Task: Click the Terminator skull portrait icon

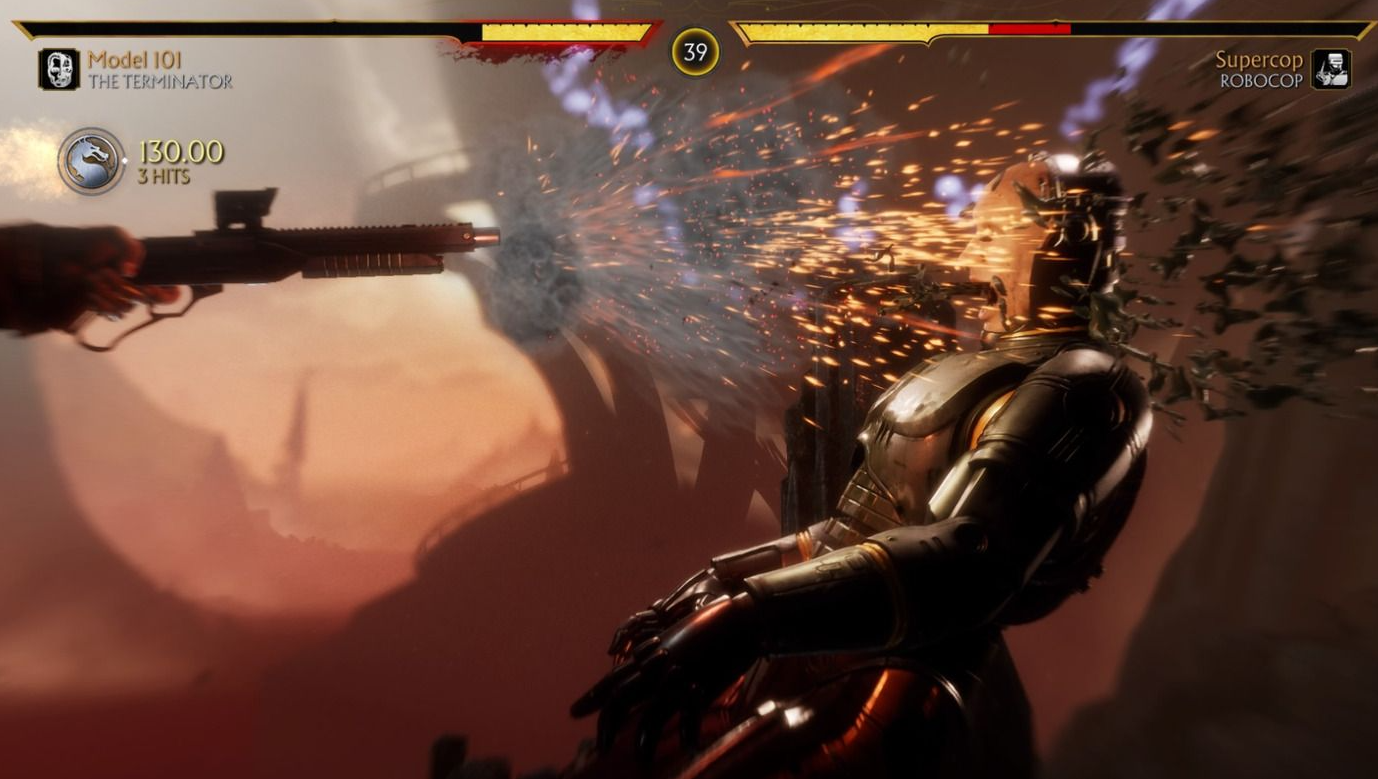Action: click(59, 69)
